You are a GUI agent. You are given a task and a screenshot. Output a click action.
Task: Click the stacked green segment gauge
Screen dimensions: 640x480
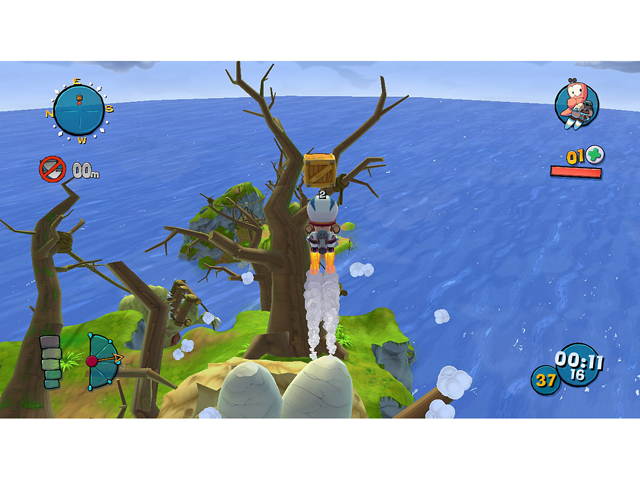coord(51,360)
